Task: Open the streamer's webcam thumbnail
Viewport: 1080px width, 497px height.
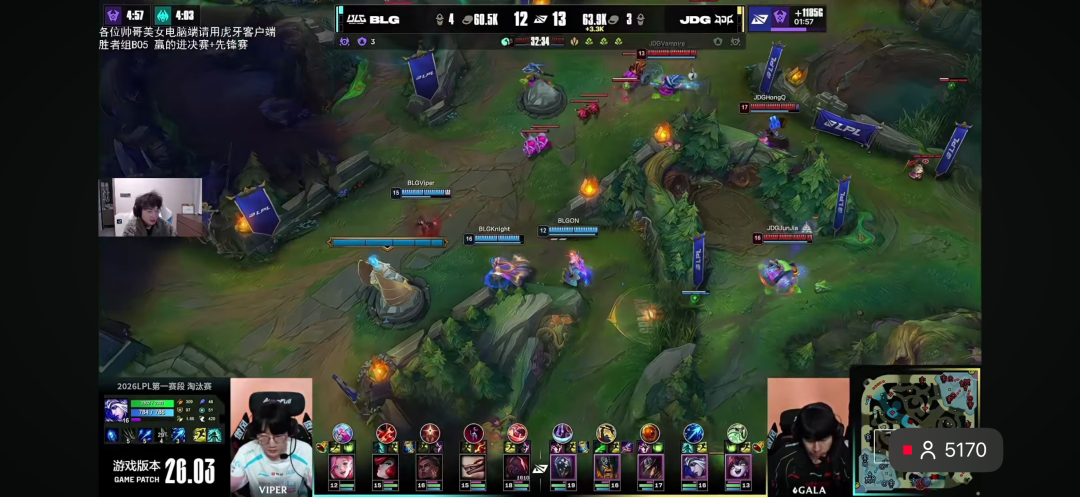Action: point(150,207)
